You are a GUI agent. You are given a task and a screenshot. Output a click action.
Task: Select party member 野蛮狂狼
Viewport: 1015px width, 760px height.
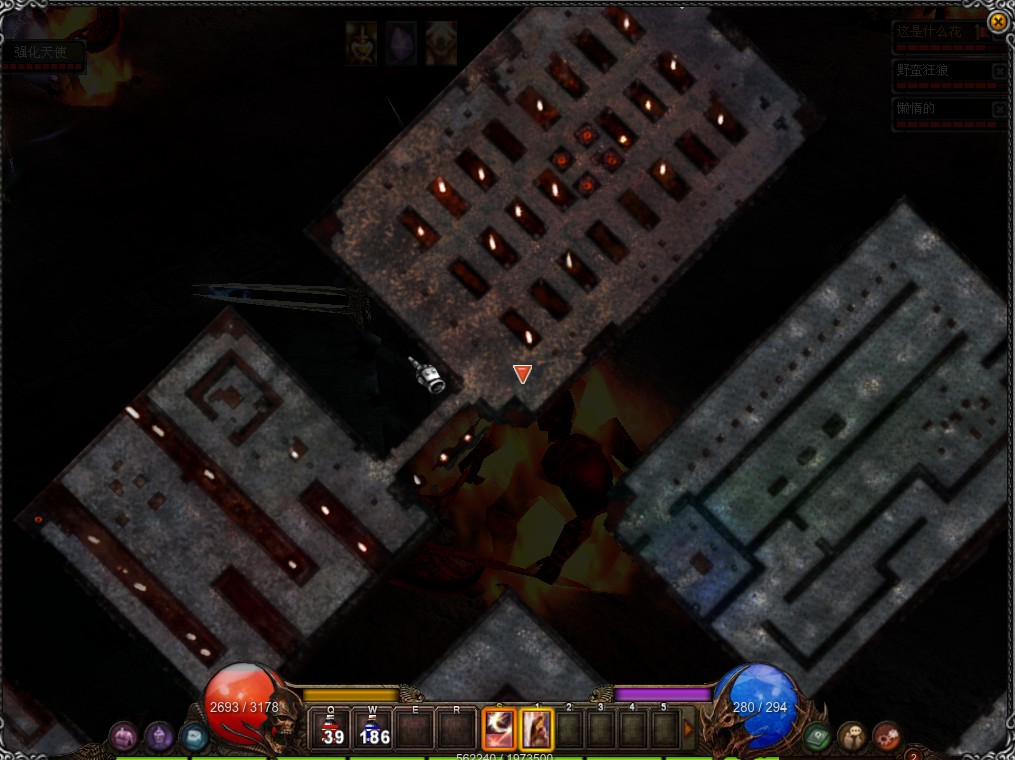click(940, 71)
